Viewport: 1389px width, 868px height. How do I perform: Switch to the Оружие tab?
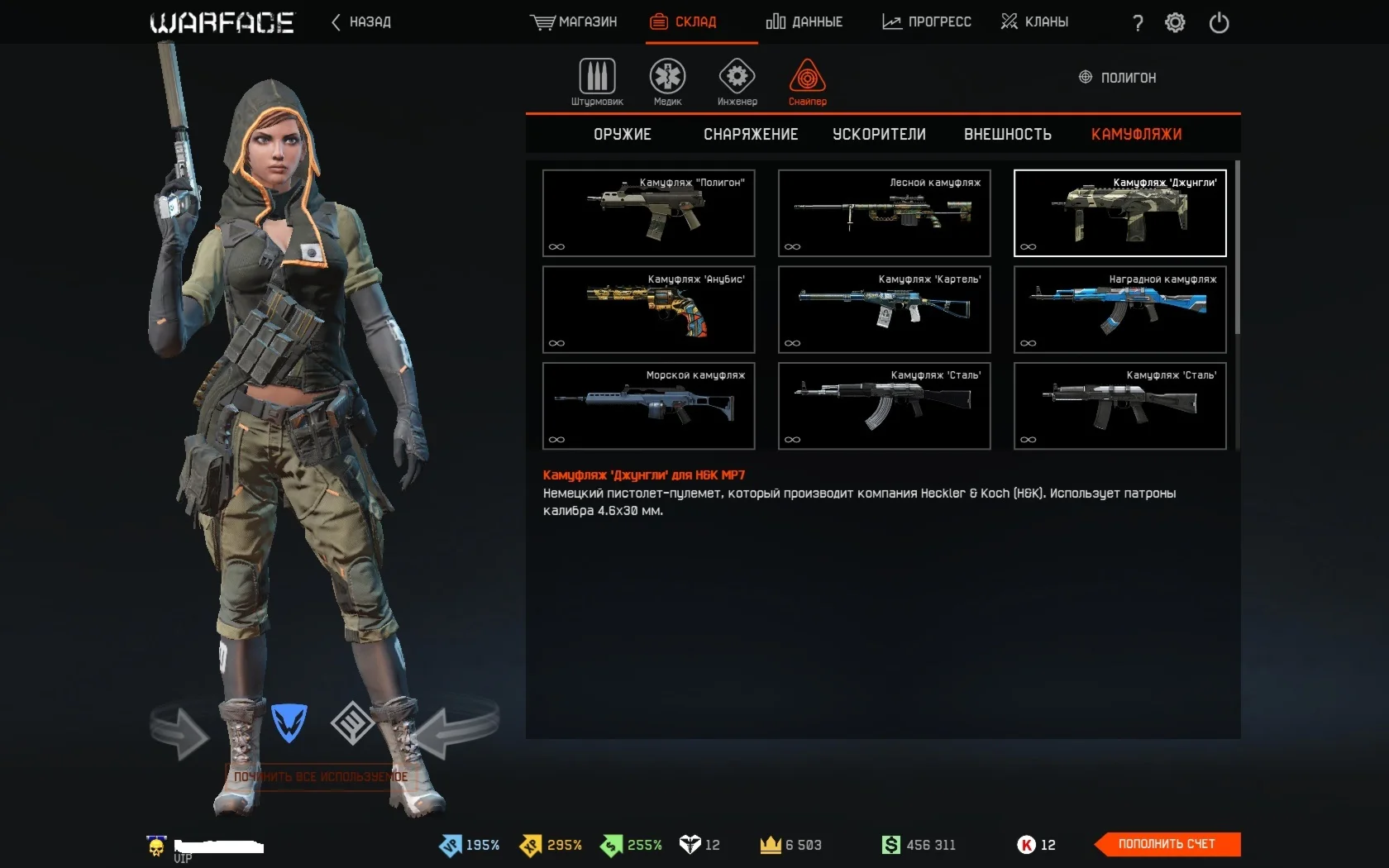pos(623,135)
